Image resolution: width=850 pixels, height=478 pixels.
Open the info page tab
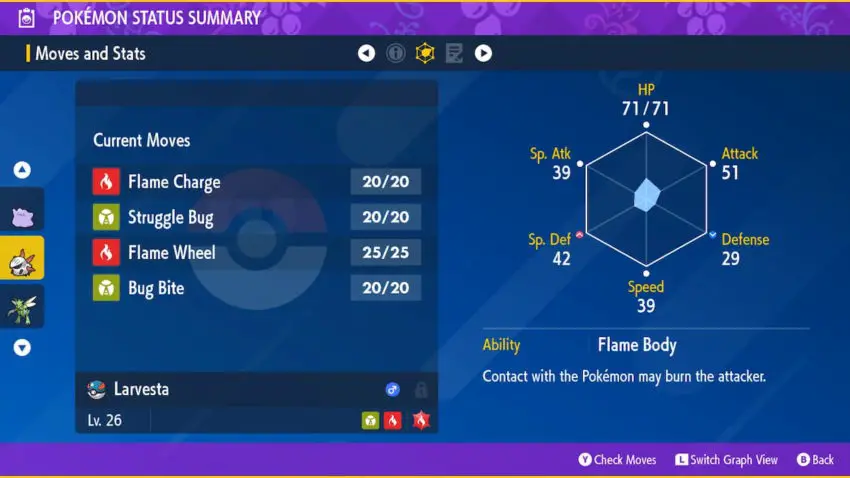(x=396, y=53)
